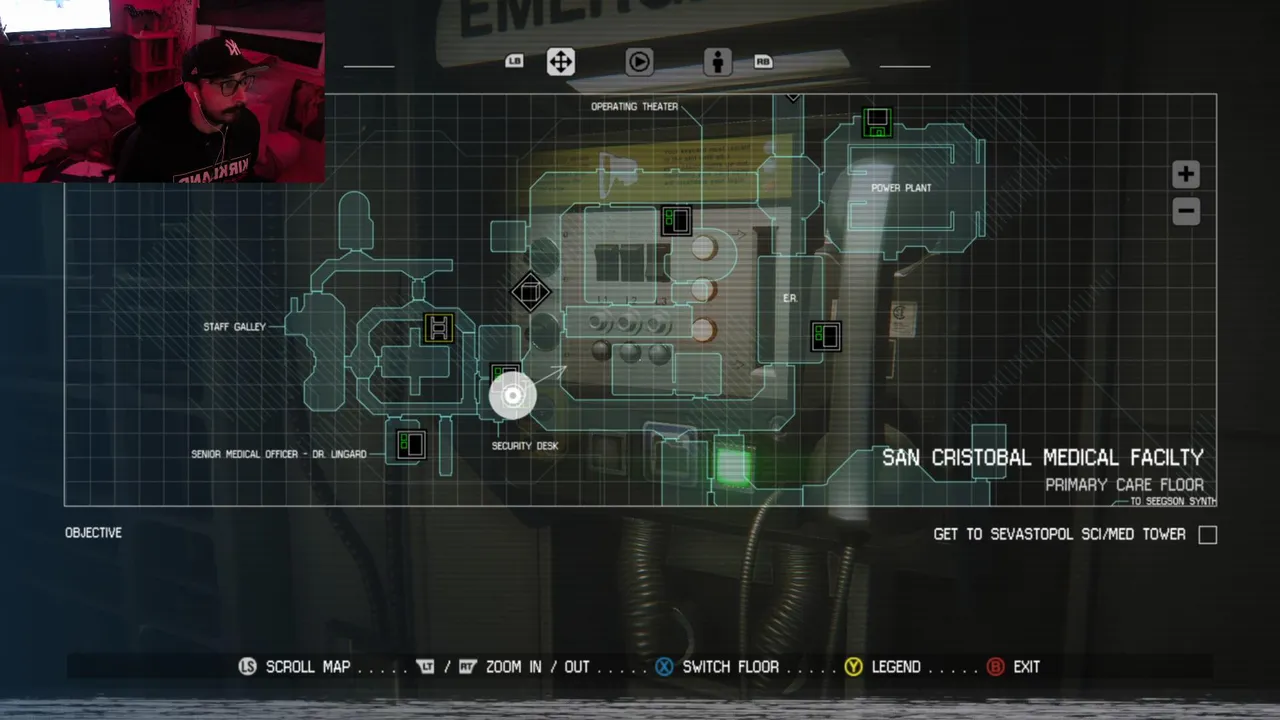
Task: Zoom in with the plus button
Action: (x=1185, y=174)
